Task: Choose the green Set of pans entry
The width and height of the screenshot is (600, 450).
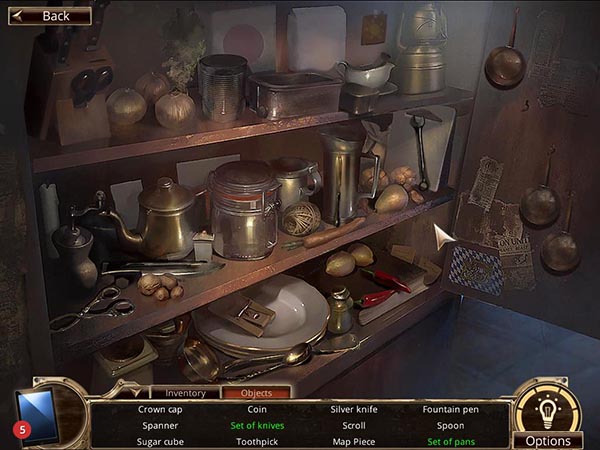Action: click(x=451, y=441)
